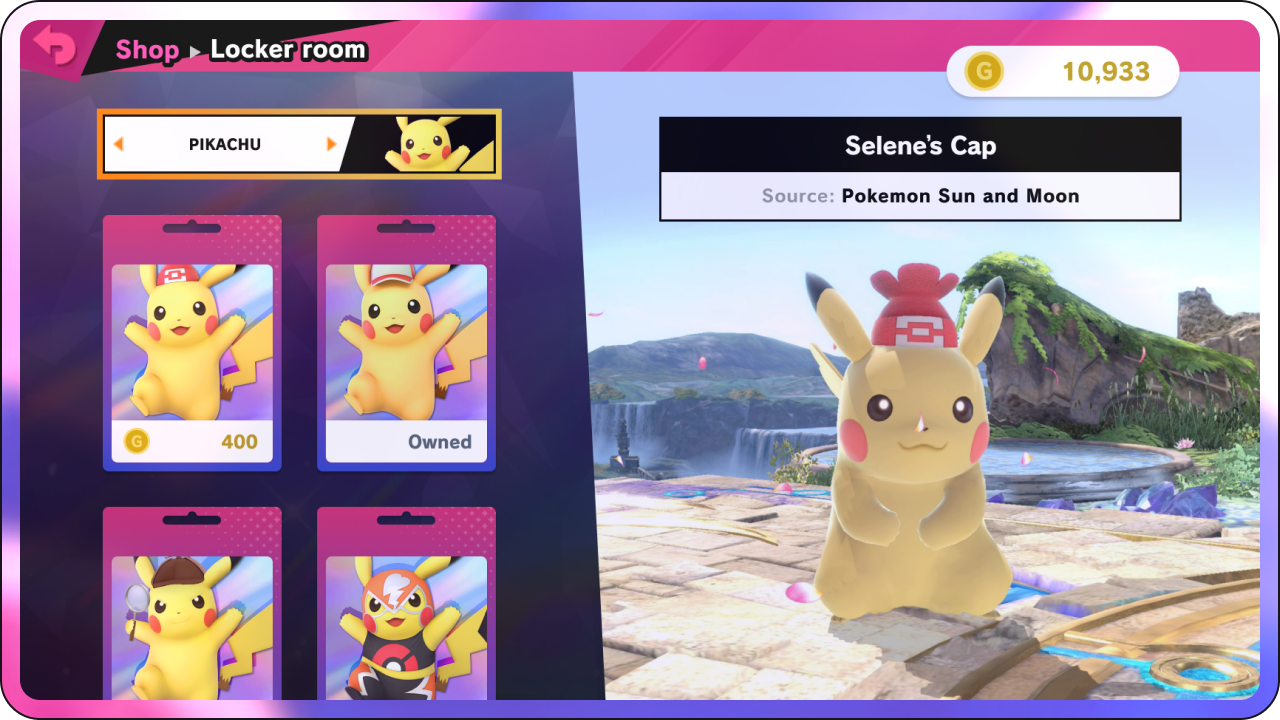Click the gold coin balance showing 10,933

pyautogui.click(x=1062, y=72)
